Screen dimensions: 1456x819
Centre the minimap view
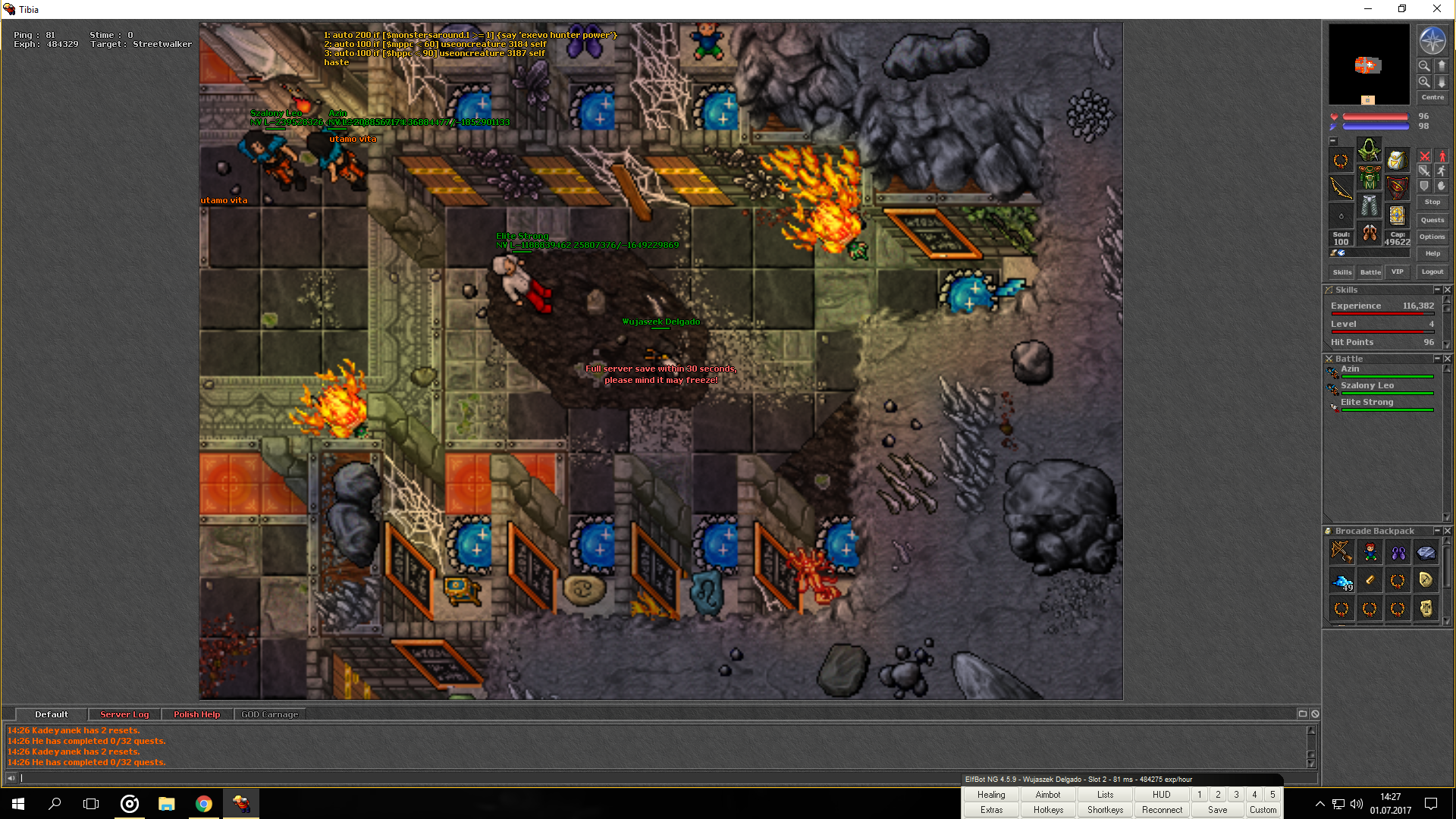pyautogui.click(x=1432, y=97)
